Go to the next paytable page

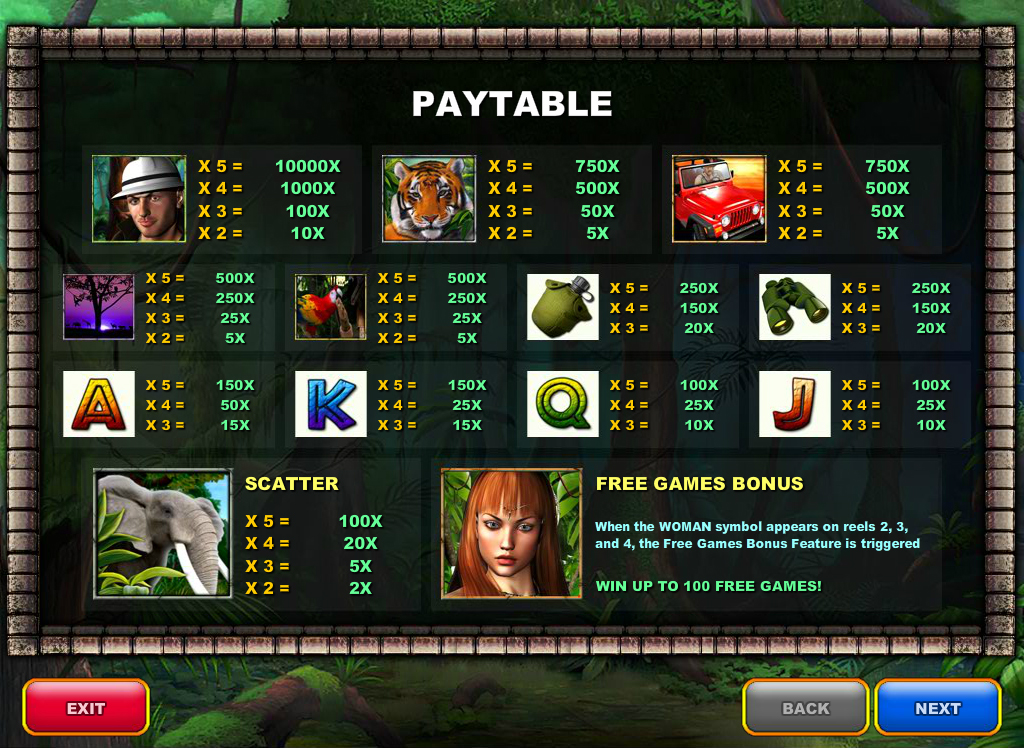pos(937,708)
